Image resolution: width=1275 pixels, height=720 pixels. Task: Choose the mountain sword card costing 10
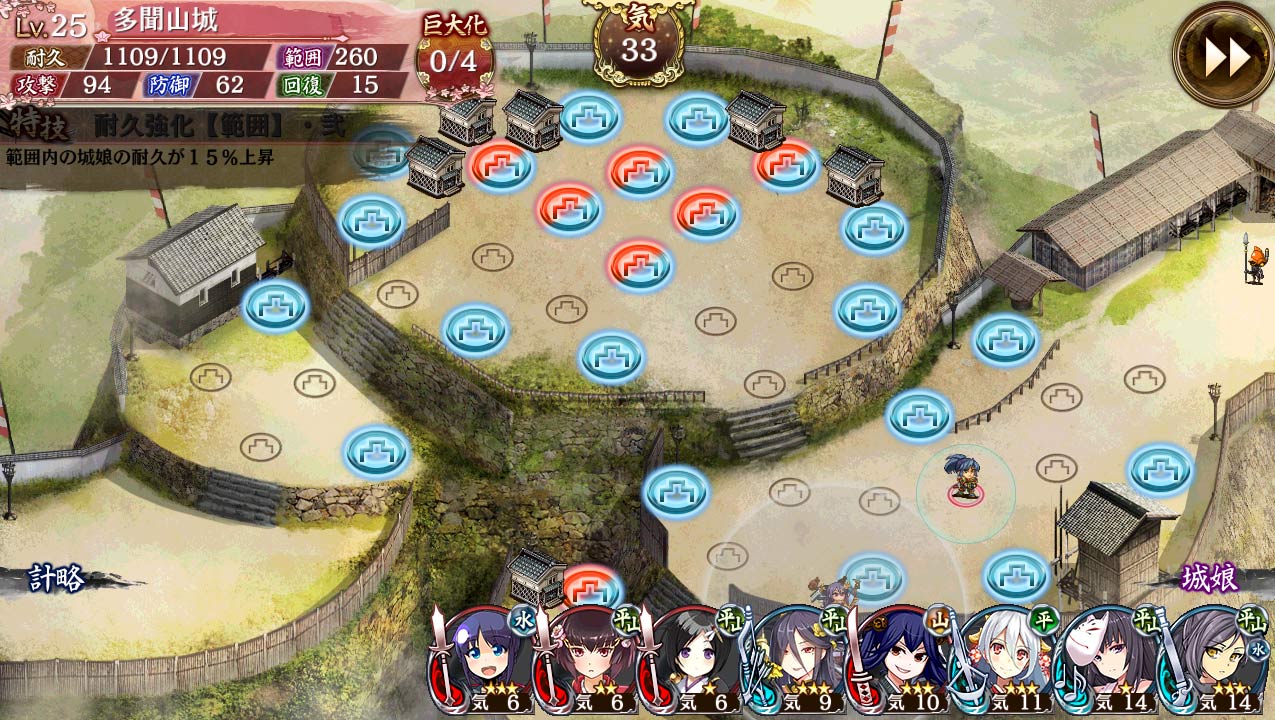[x=901, y=660]
